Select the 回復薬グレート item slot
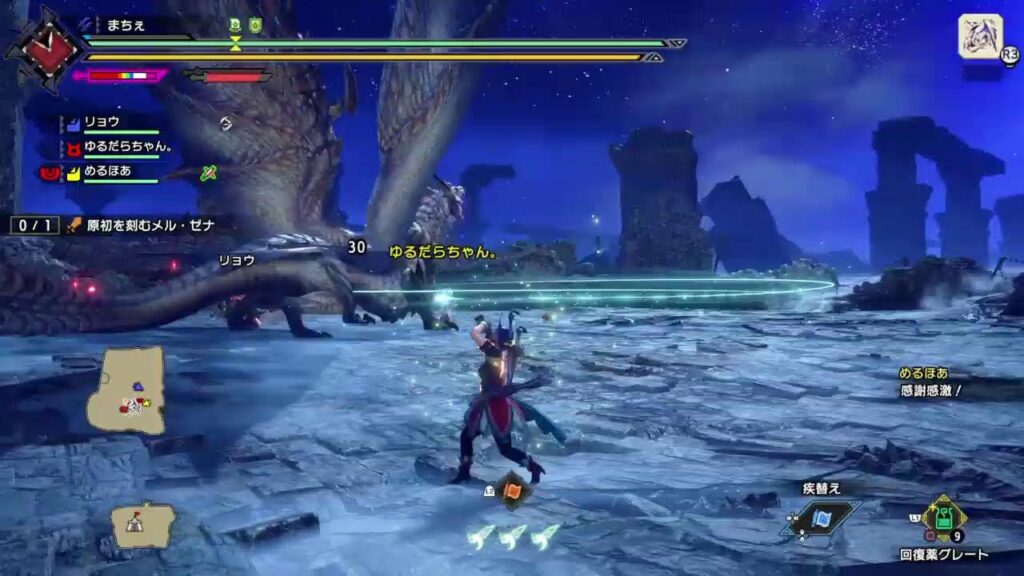The width and height of the screenshot is (1024, 576). pyautogui.click(x=942, y=518)
